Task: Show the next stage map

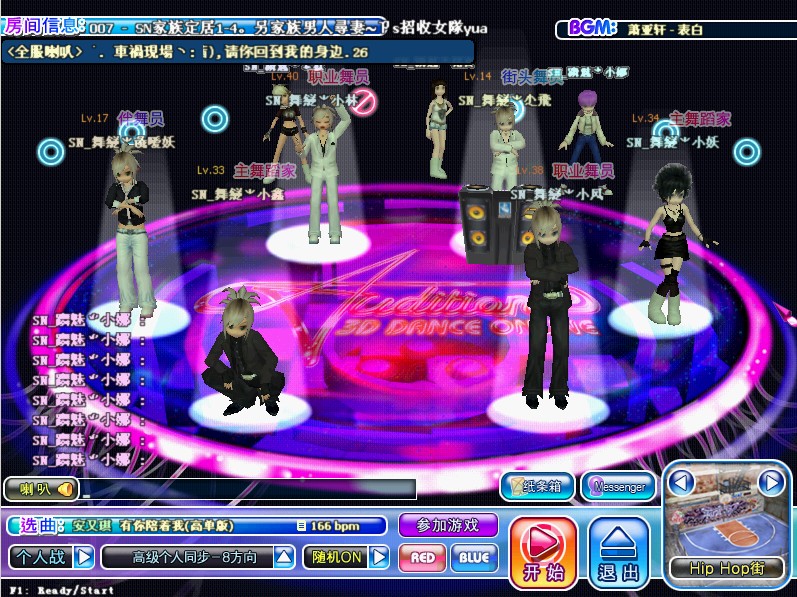Action: click(770, 483)
